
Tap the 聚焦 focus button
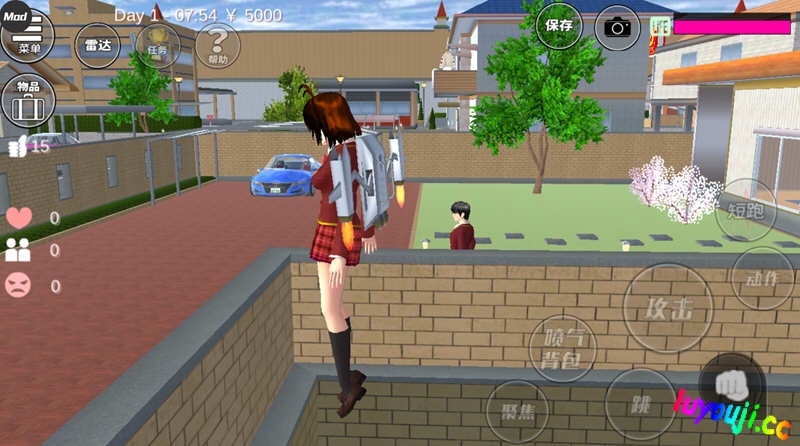pos(517,411)
